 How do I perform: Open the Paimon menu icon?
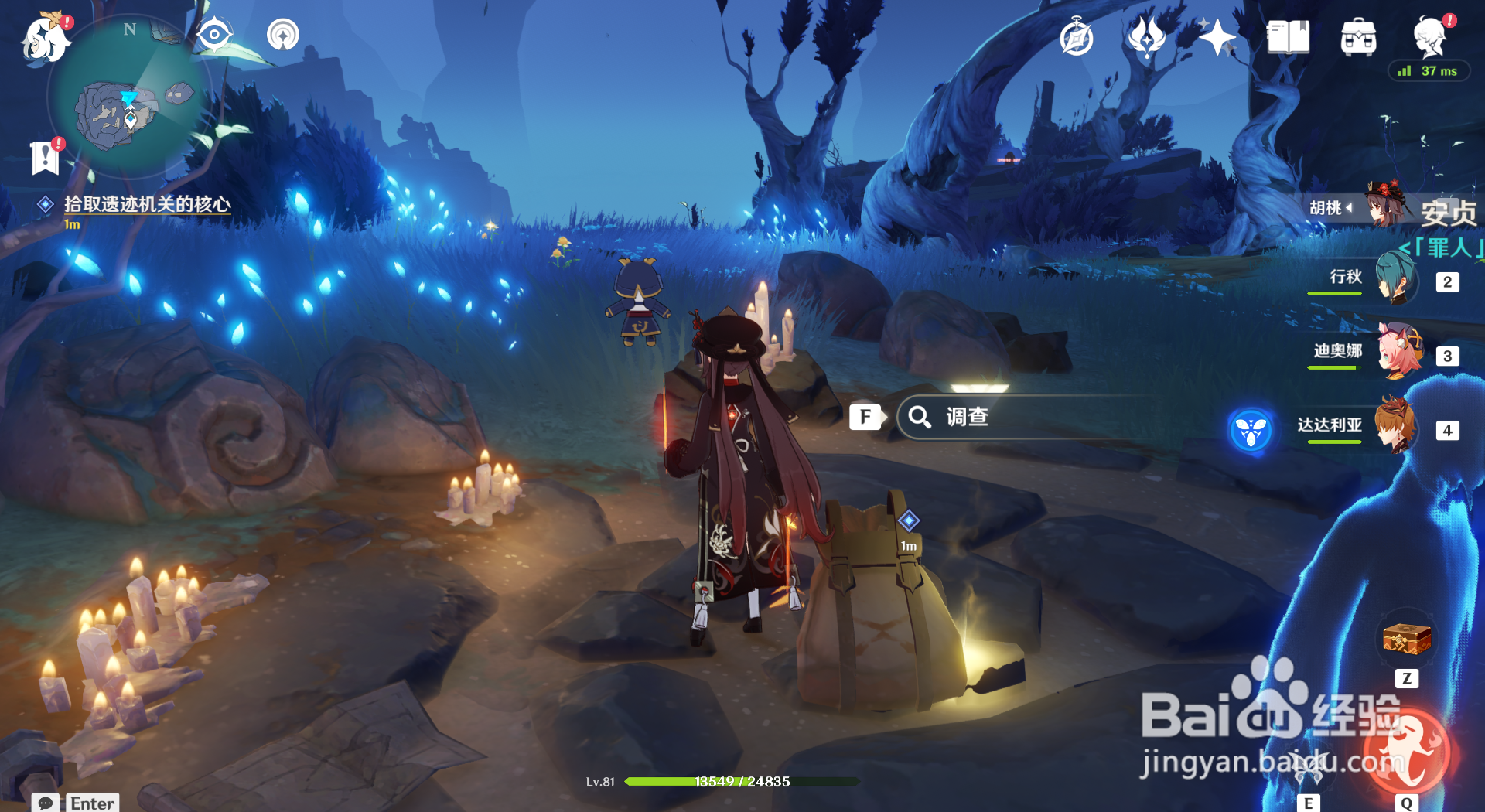coord(45,37)
